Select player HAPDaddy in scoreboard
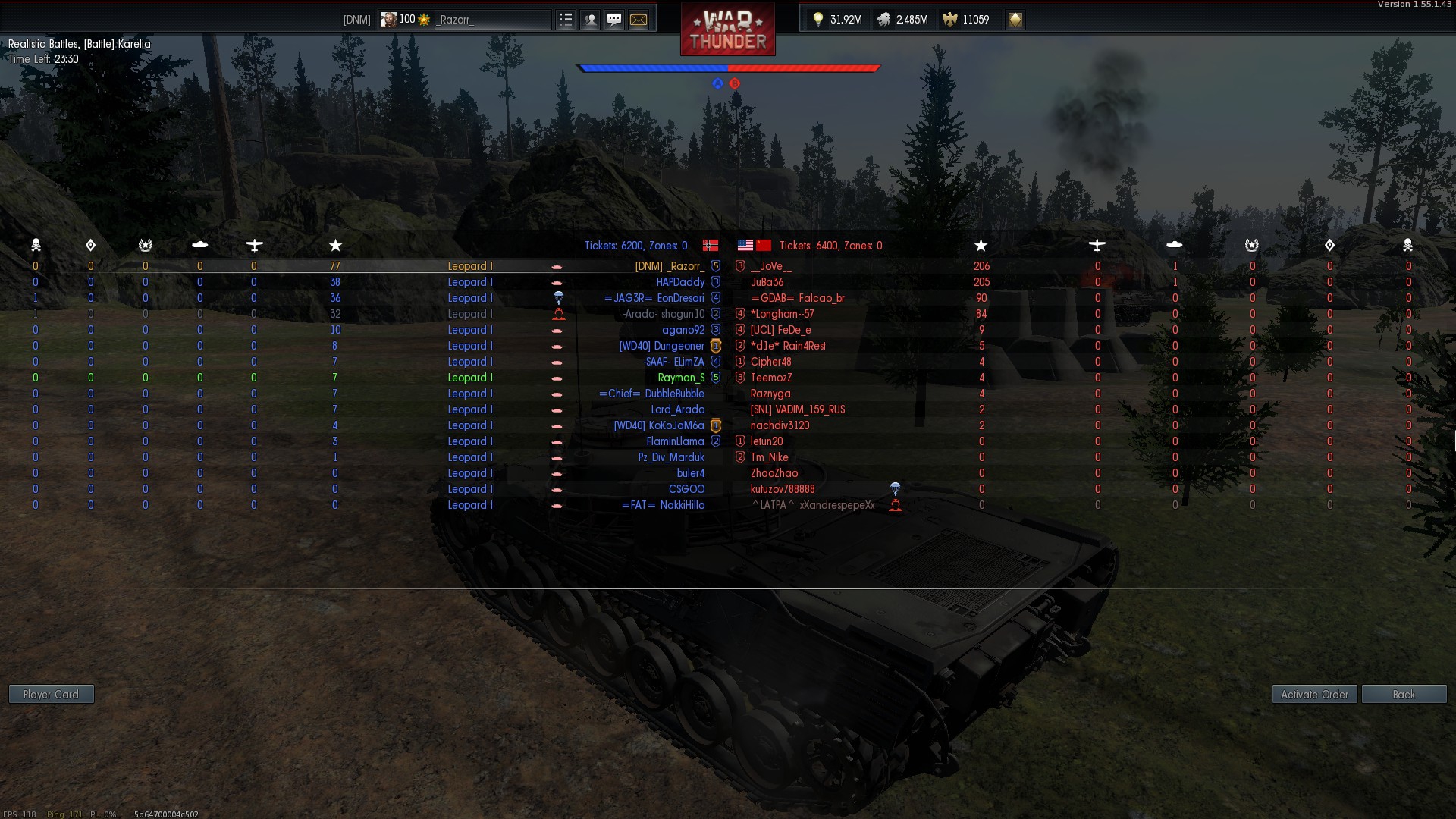This screenshot has height=819, width=1456. click(680, 282)
